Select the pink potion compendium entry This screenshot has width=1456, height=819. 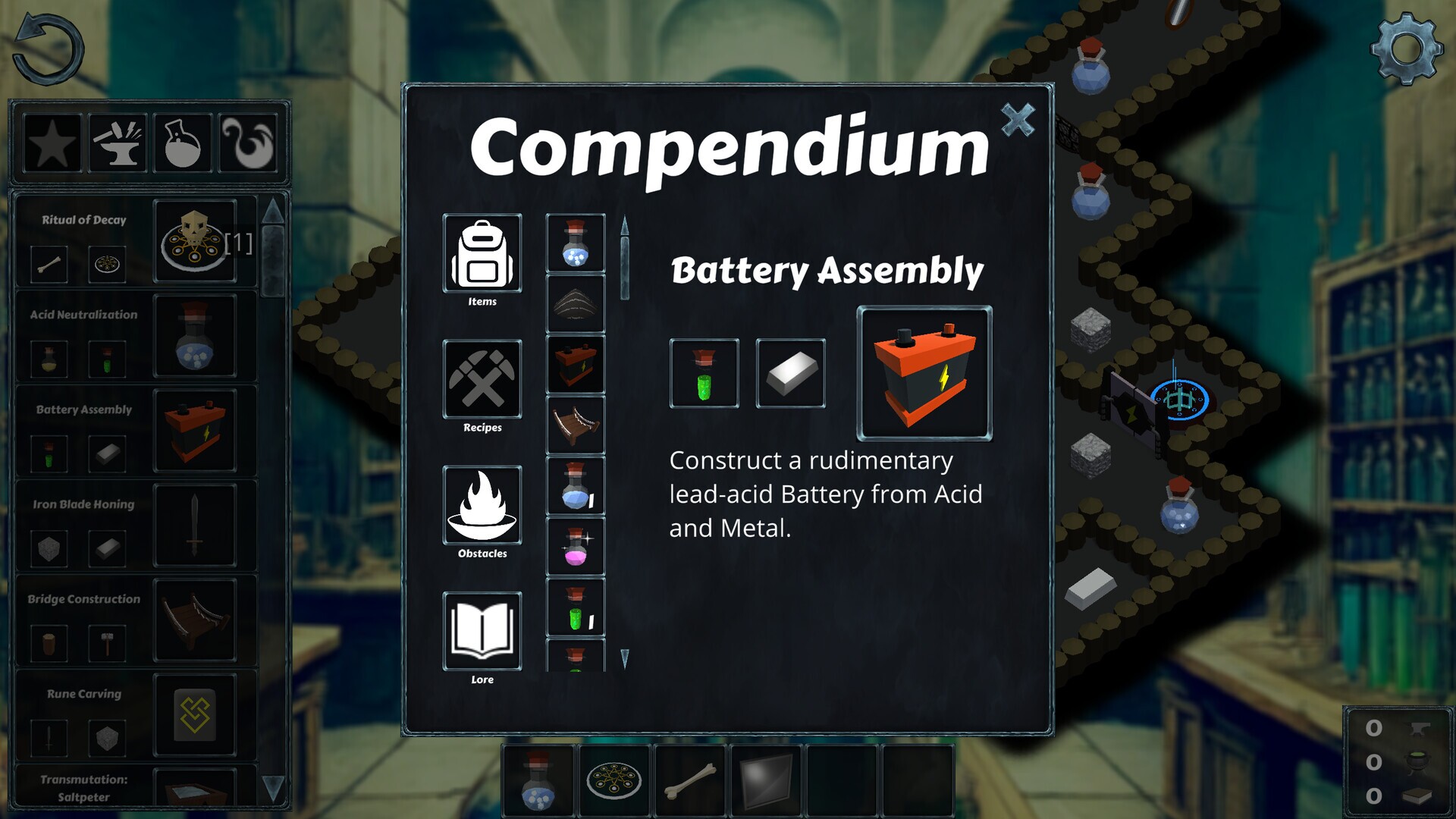click(x=576, y=547)
